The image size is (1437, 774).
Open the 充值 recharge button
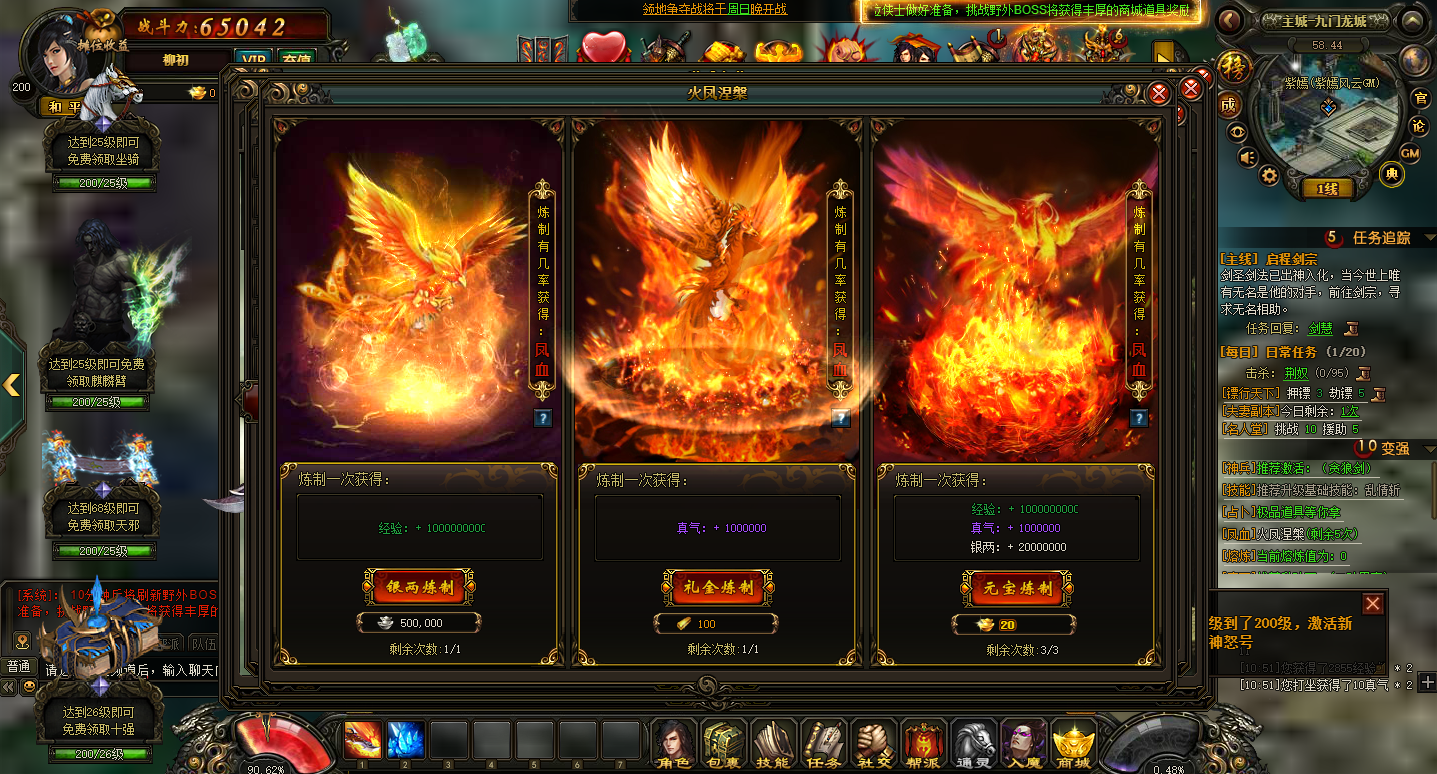296,59
